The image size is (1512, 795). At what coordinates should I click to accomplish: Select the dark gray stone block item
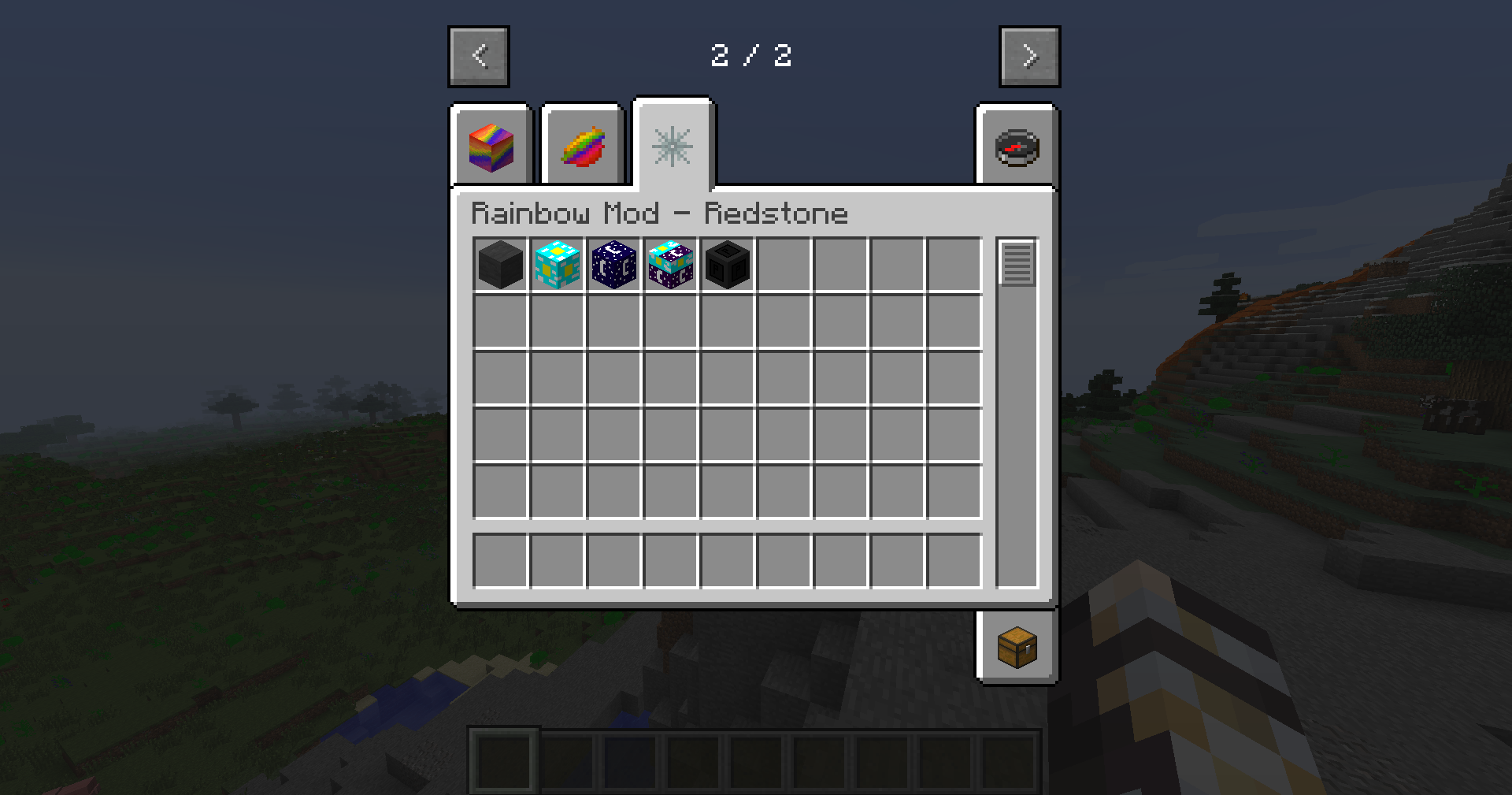499,264
